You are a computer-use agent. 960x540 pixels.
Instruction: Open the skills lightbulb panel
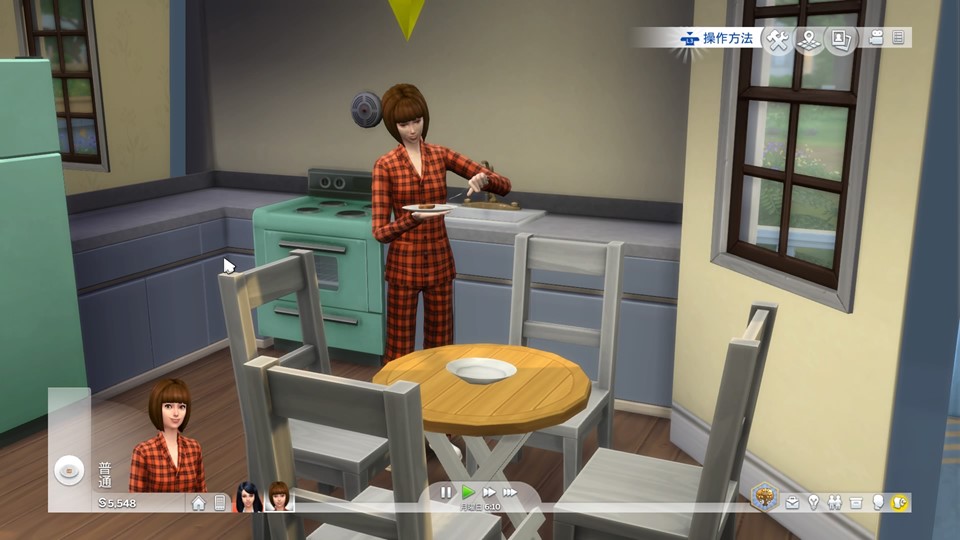coord(813,502)
